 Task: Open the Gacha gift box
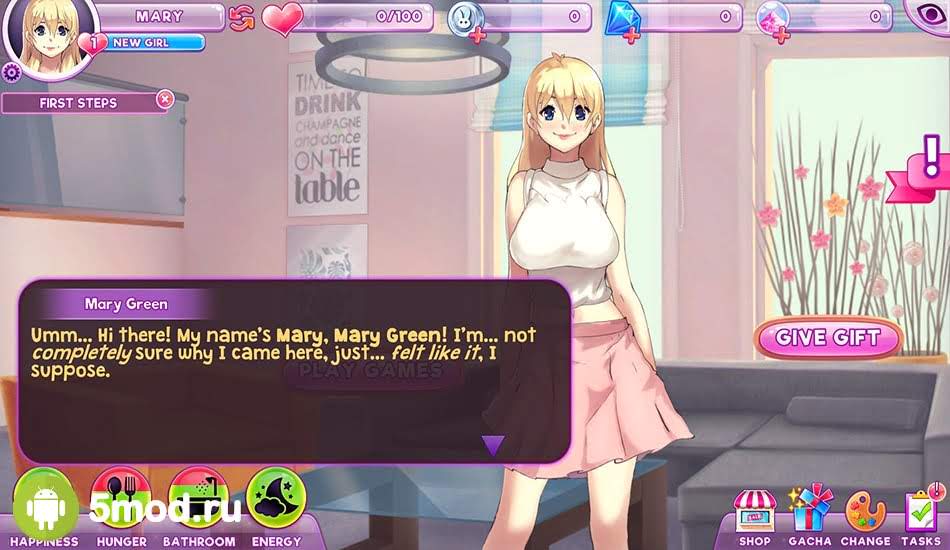810,510
